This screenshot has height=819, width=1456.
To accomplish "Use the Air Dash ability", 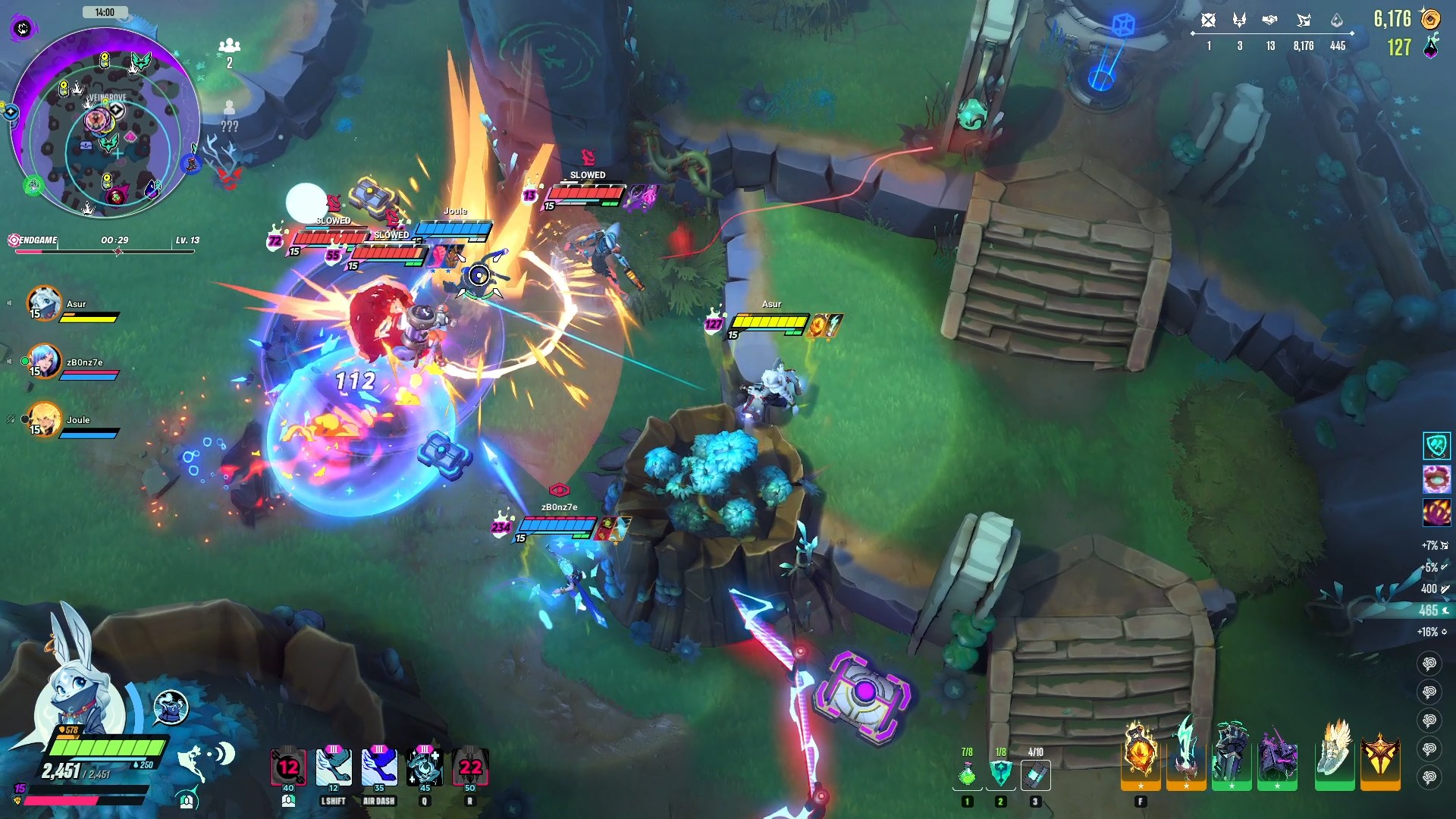I will coord(379,767).
